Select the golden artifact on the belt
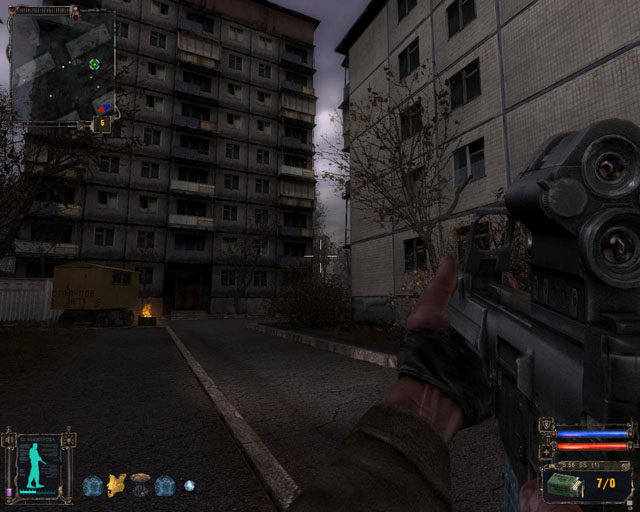The width and height of the screenshot is (640, 512). pos(117,486)
